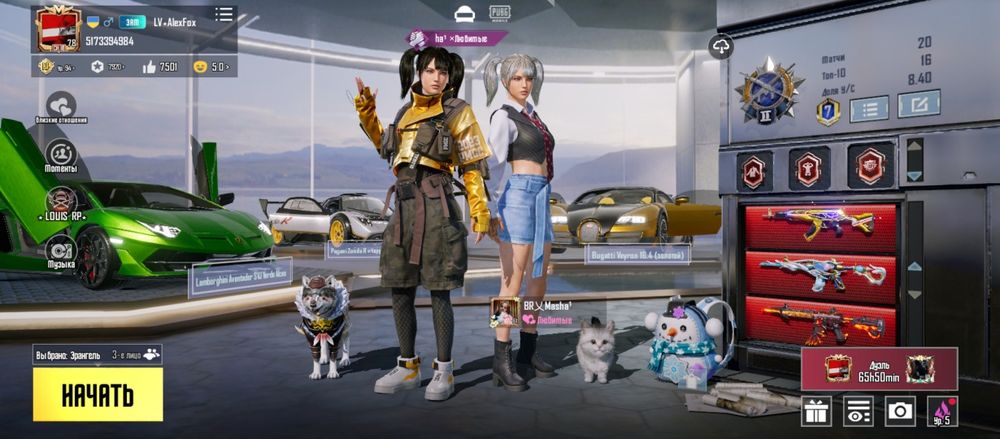Open the Моменты icon
Viewport: 1000px width, 439px height.
pos(61,154)
